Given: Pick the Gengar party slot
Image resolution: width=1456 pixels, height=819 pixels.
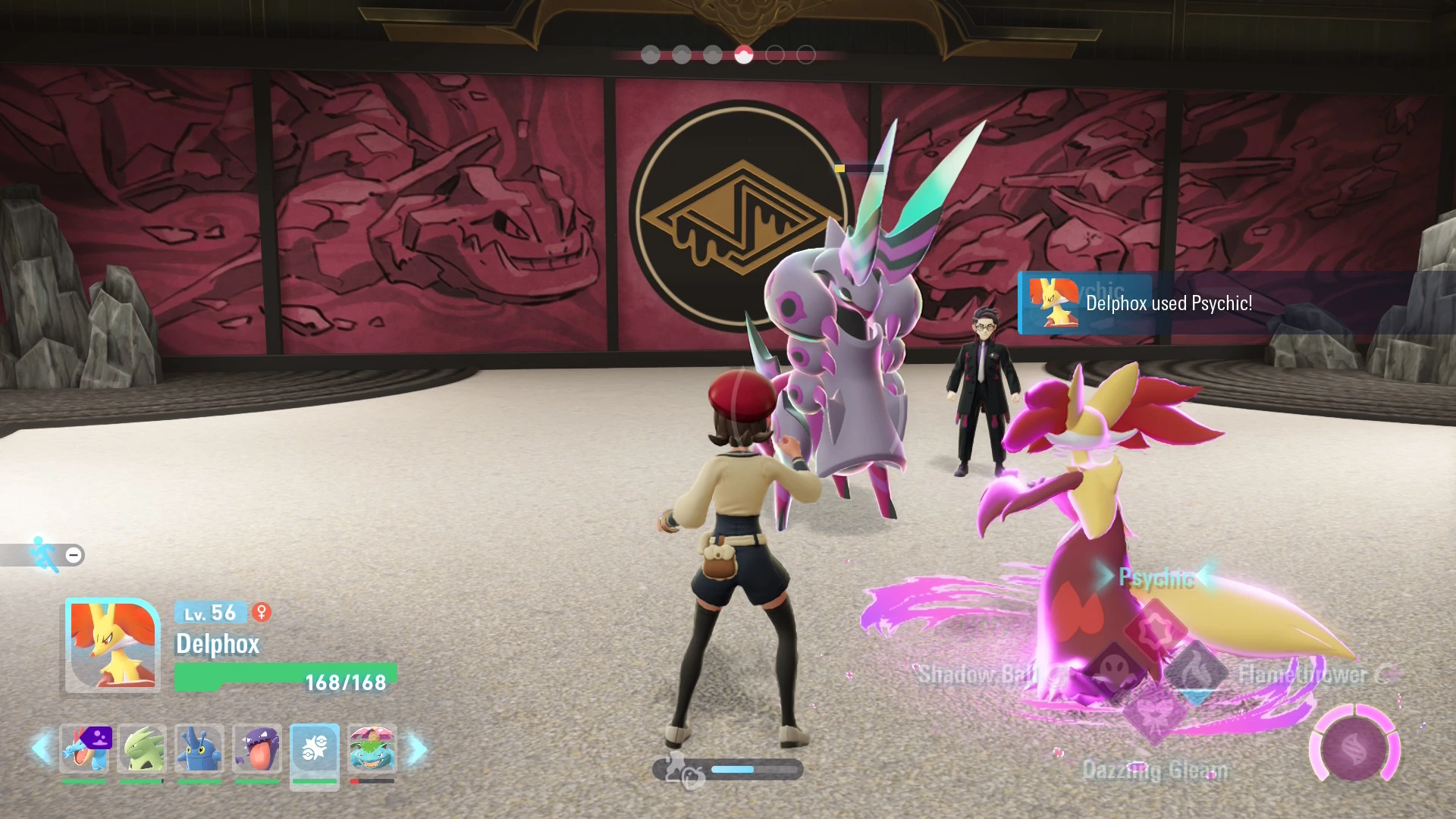Looking at the screenshot, I should pyautogui.click(x=257, y=749).
